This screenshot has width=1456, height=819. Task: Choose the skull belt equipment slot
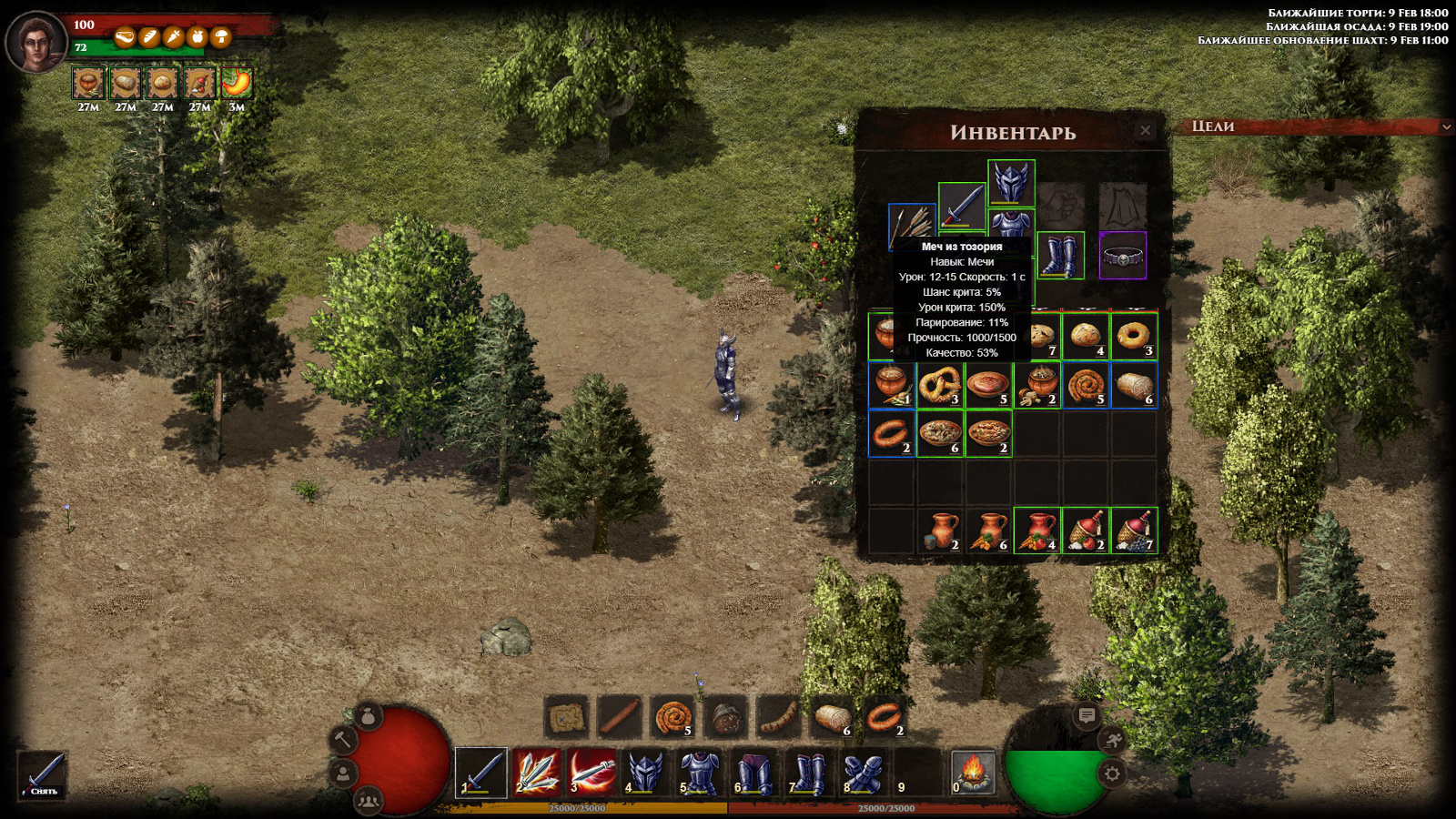(x=1123, y=256)
